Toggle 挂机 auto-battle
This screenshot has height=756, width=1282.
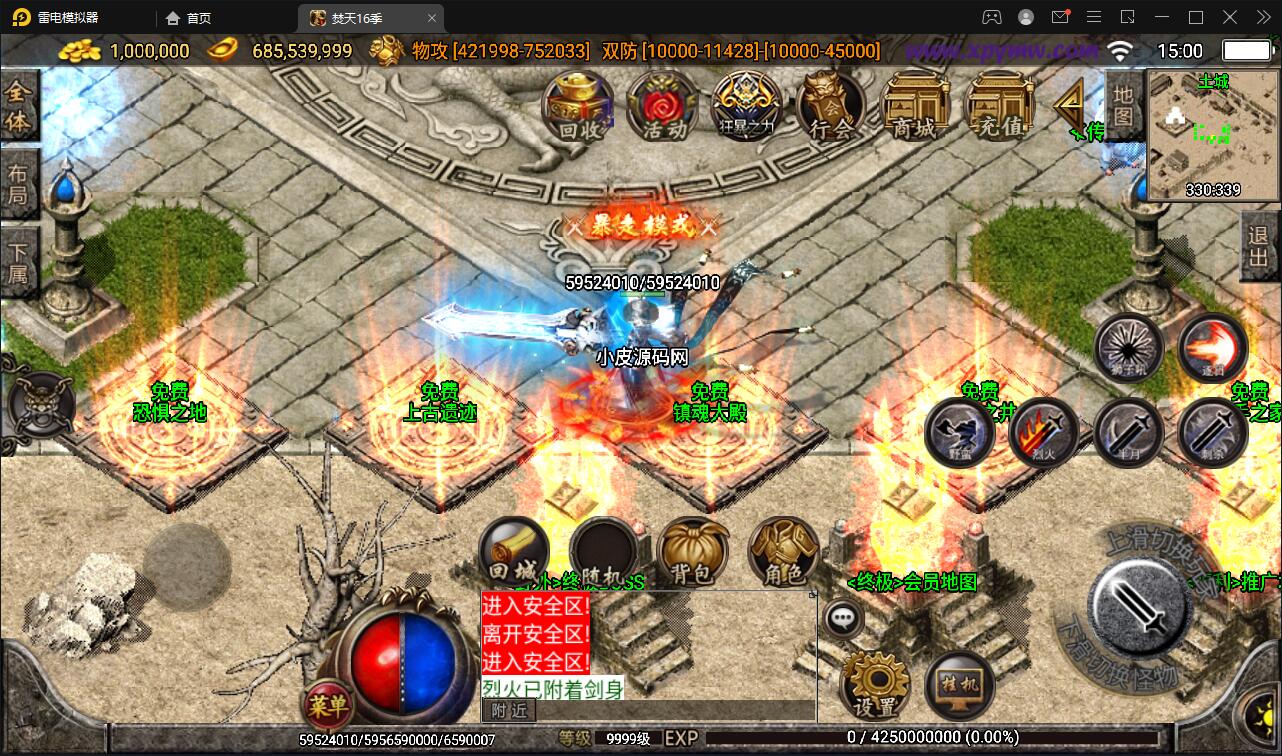tap(960, 686)
